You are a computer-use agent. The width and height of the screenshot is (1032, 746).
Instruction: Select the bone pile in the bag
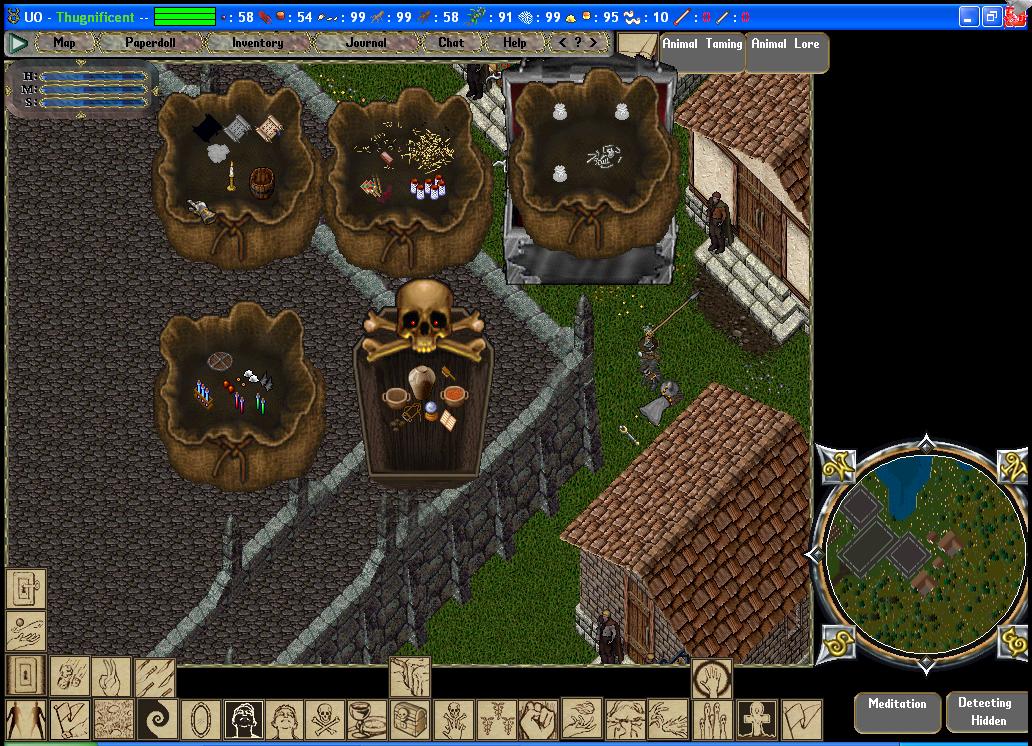(x=603, y=156)
